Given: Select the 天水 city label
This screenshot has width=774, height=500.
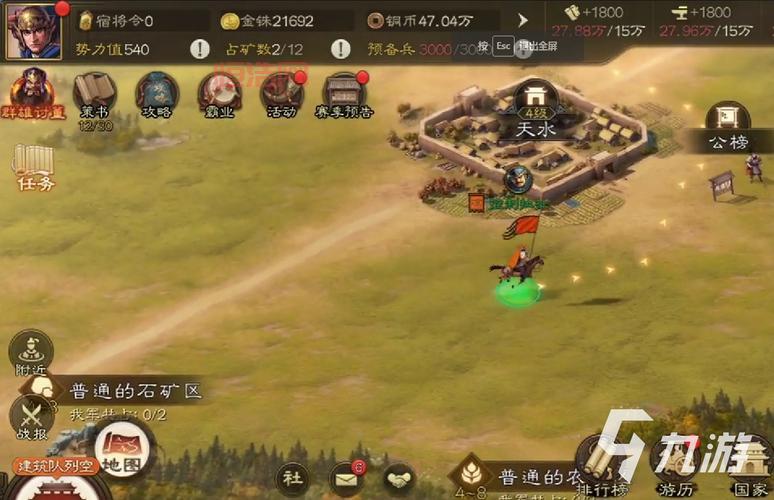Looking at the screenshot, I should tap(535, 128).
